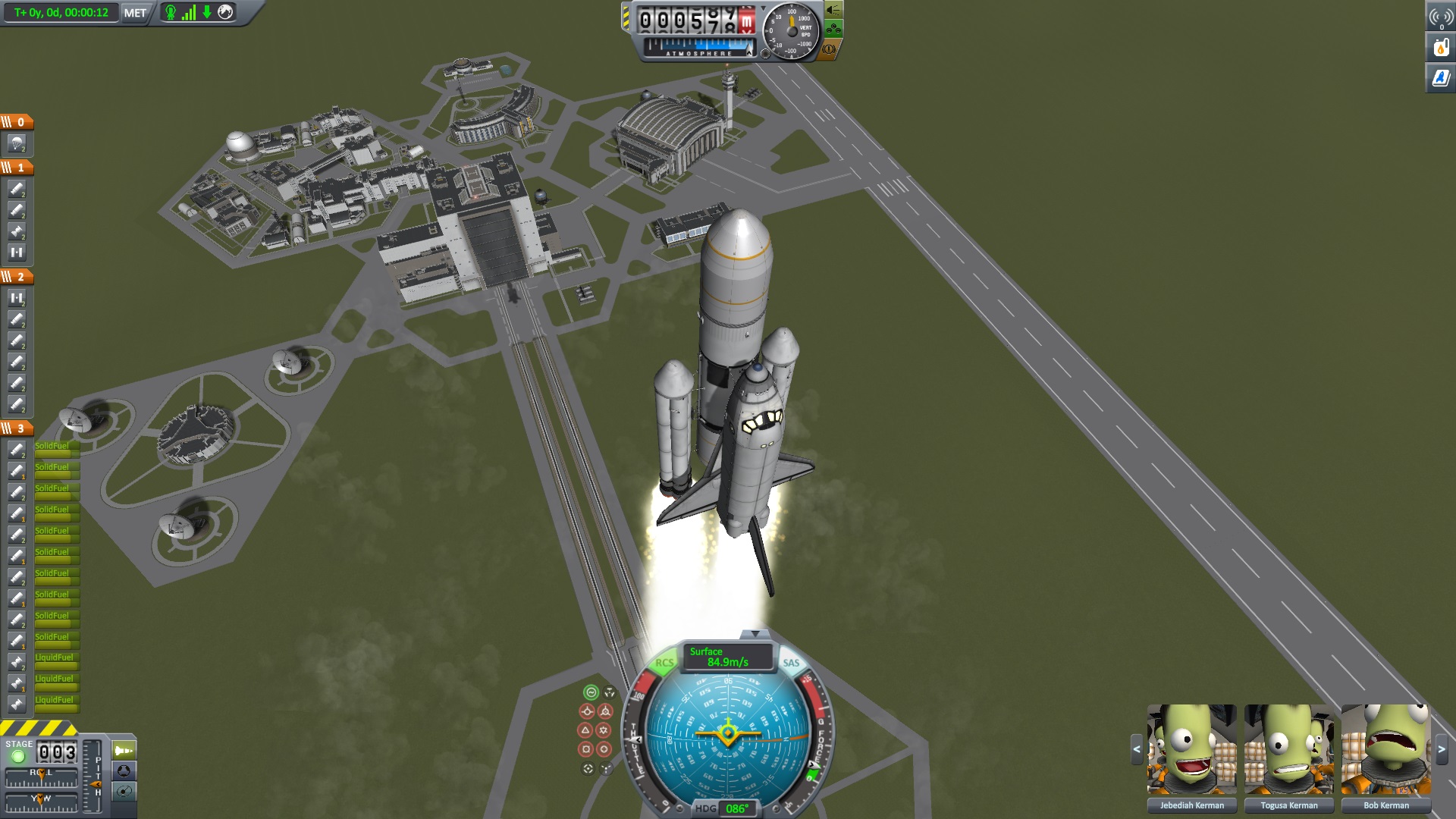The image size is (1456, 819).
Task: Switch to docking mode button
Action: point(124,771)
